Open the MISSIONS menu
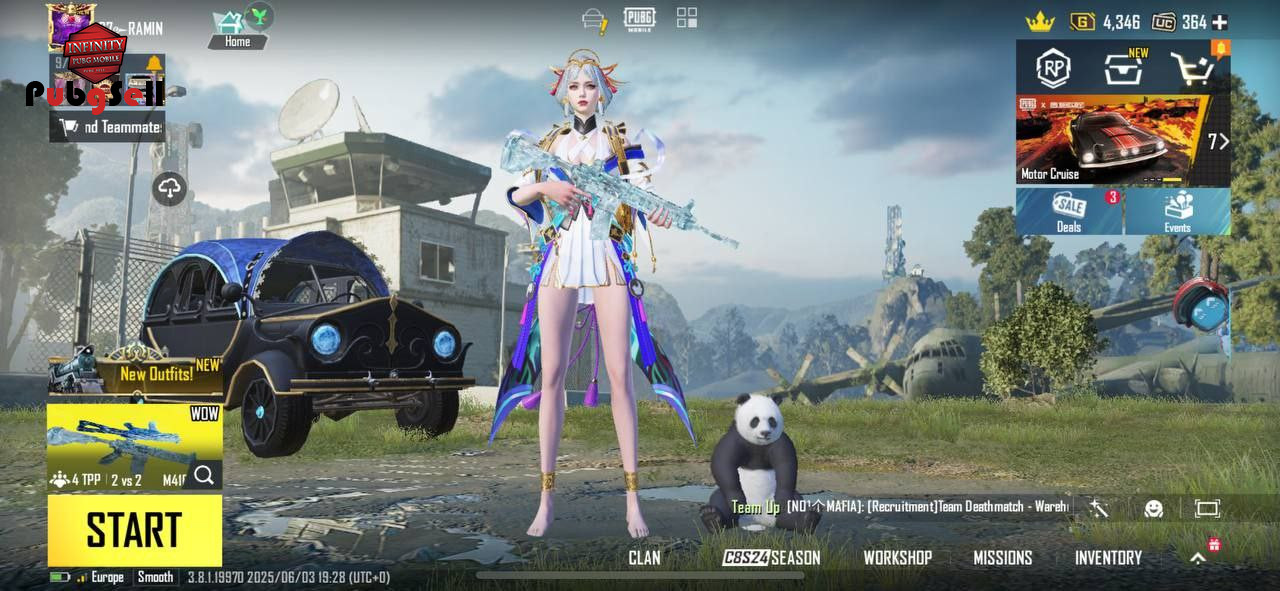This screenshot has width=1280, height=591. click(1002, 558)
